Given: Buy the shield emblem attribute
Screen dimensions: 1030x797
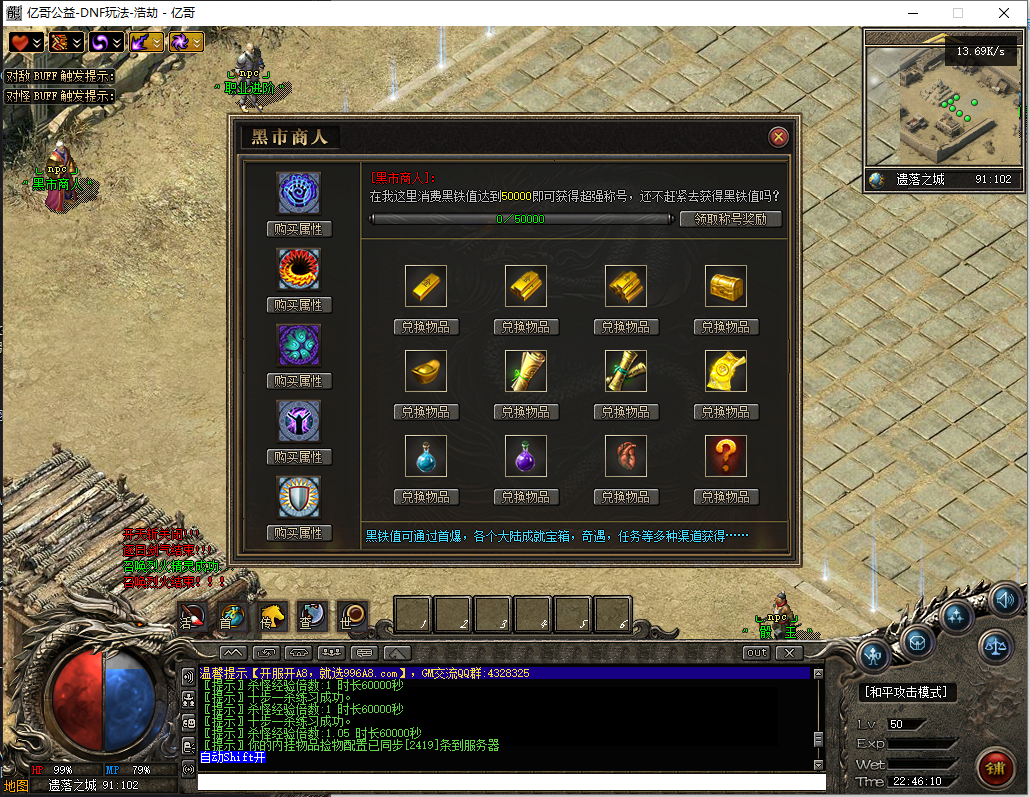Looking at the screenshot, I should (299, 533).
